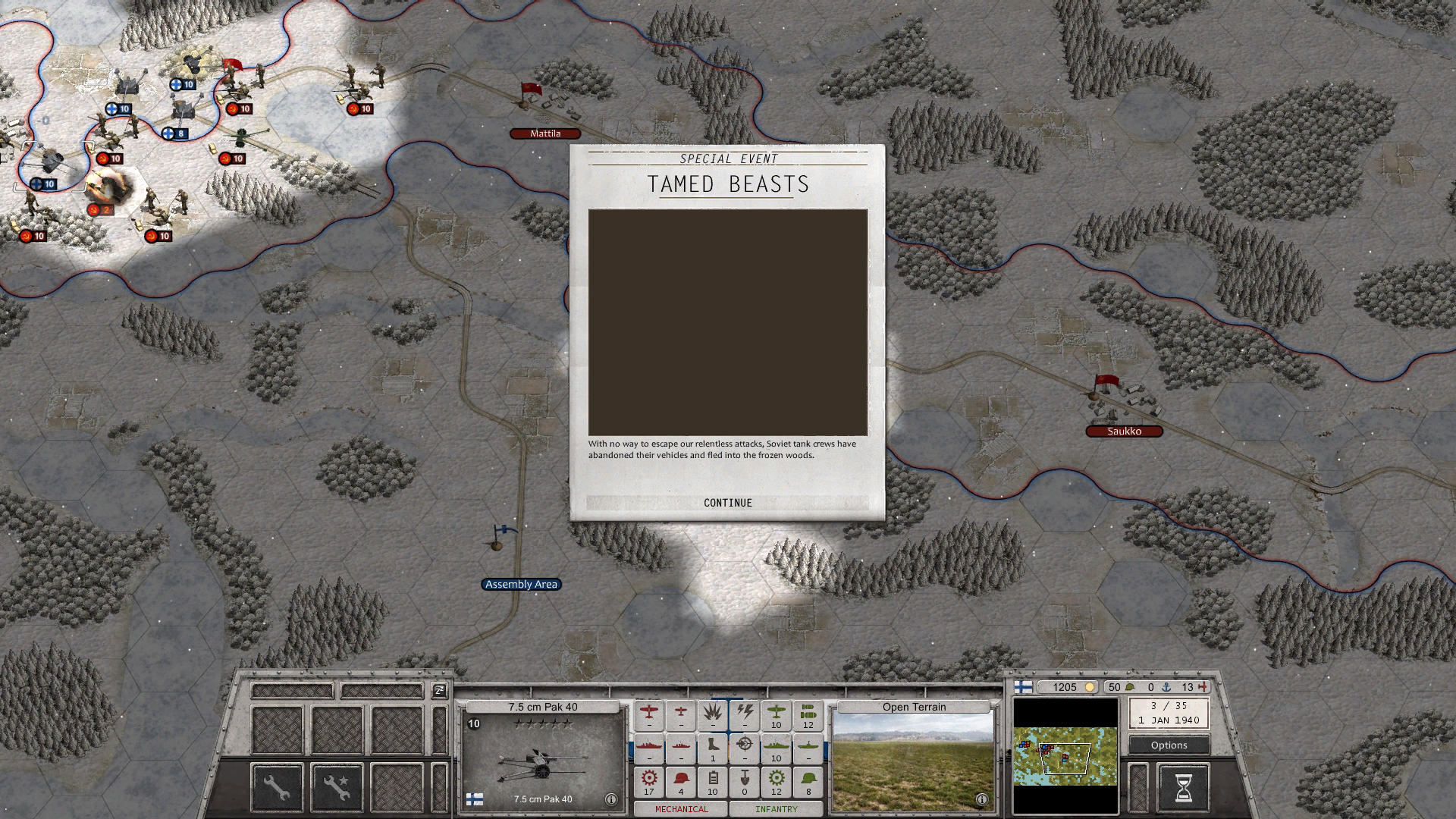Select the elite reinforcement wrench-star icon
1456x819 pixels.
click(x=337, y=789)
